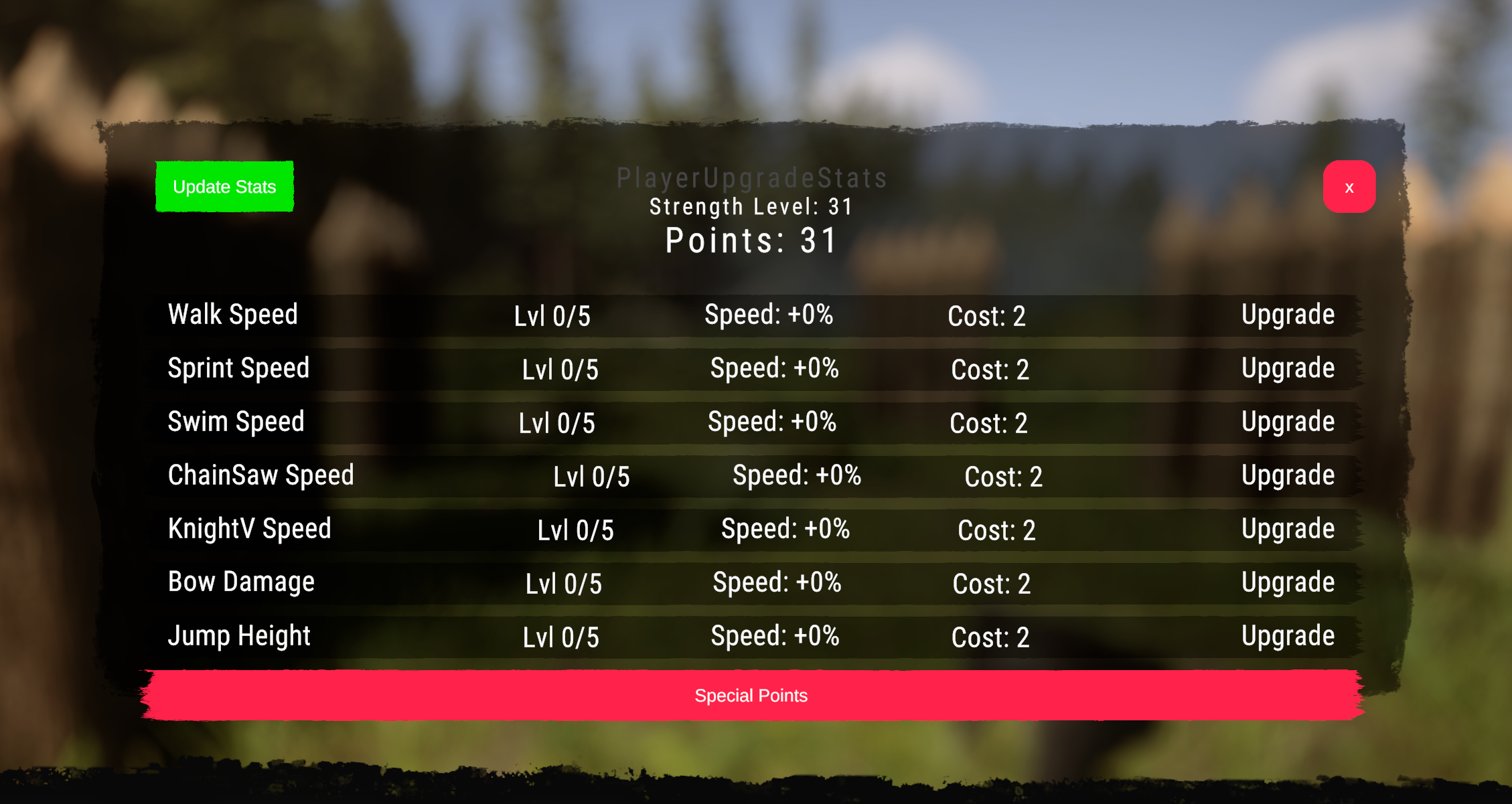
Task: Upgrade the KnightV Speed stat
Action: pyautogui.click(x=1287, y=529)
